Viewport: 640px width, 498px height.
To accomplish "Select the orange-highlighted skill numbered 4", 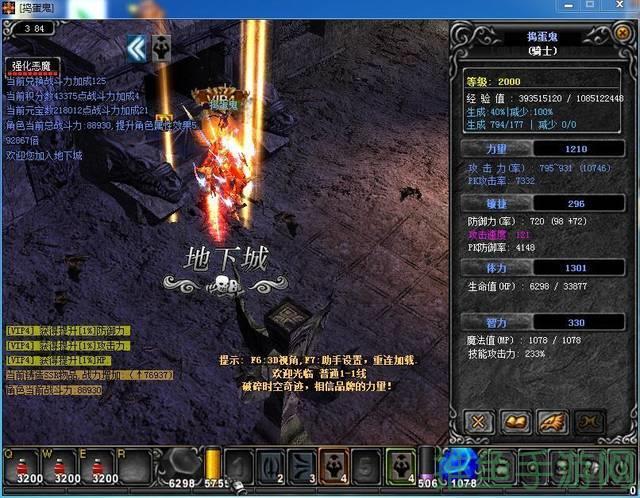I will click(335, 466).
